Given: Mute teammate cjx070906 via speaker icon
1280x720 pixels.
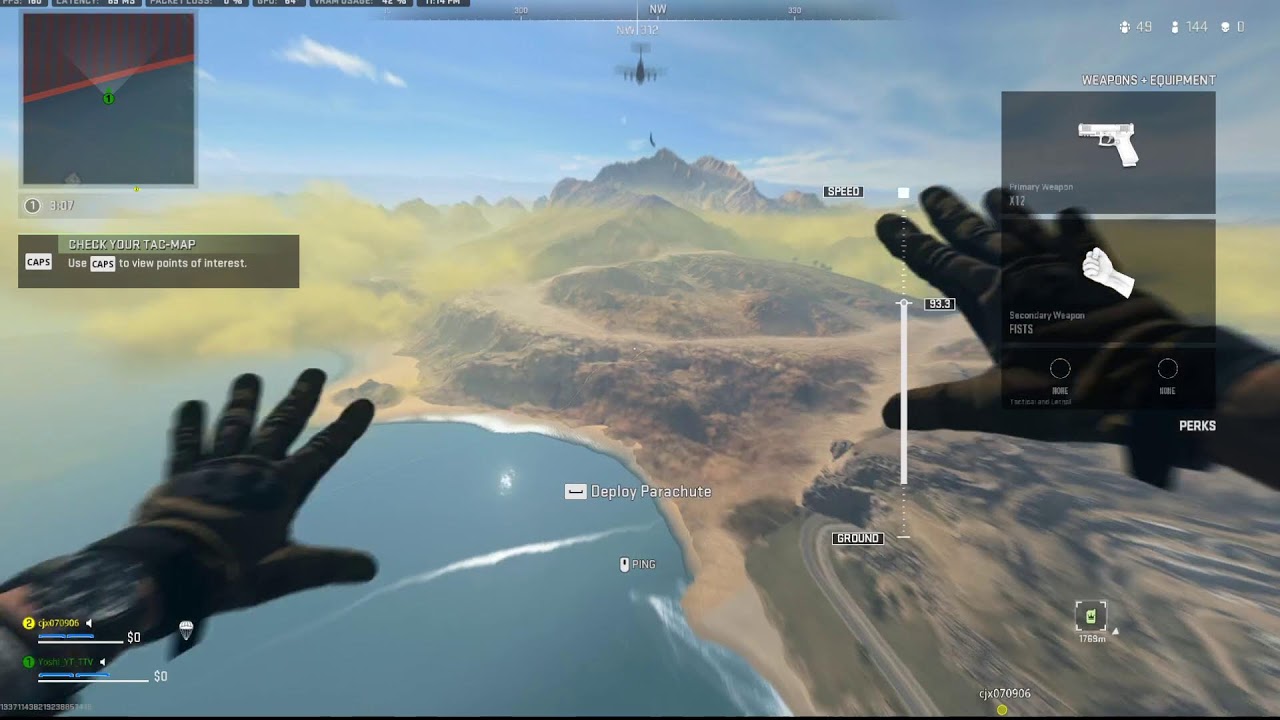Looking at the screenshot, I should tap(89, 623).
